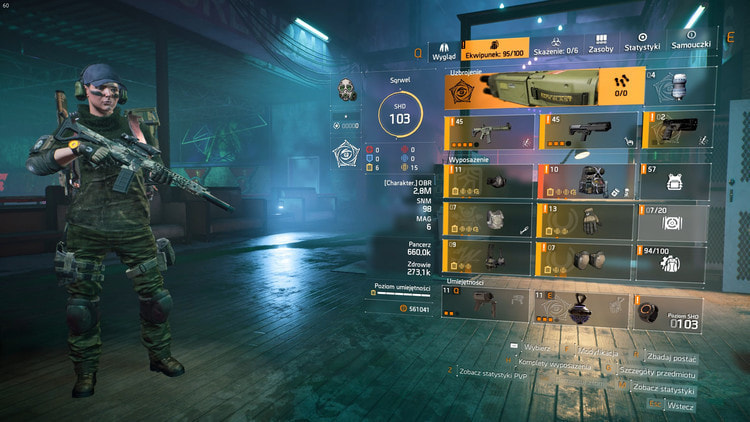Click the Zobacz statystyki button
Viewport: 750px width, 422px height.
663,389
